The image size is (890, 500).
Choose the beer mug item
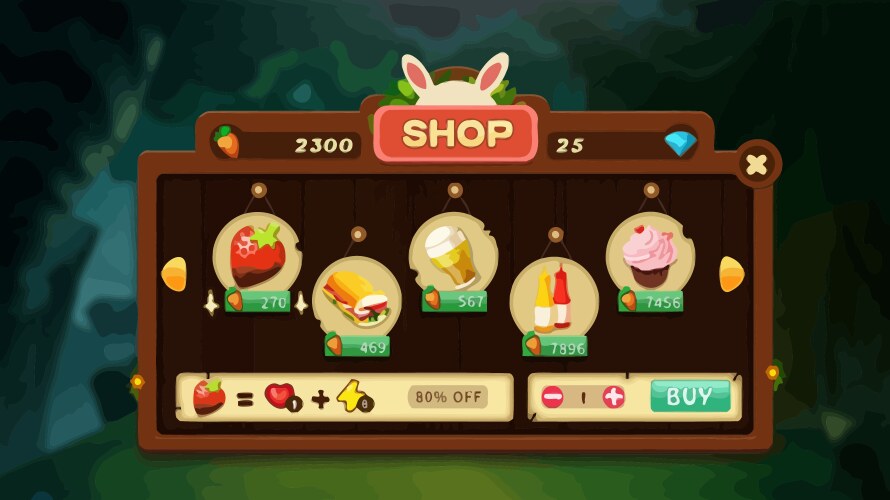[x=454, y=254]
